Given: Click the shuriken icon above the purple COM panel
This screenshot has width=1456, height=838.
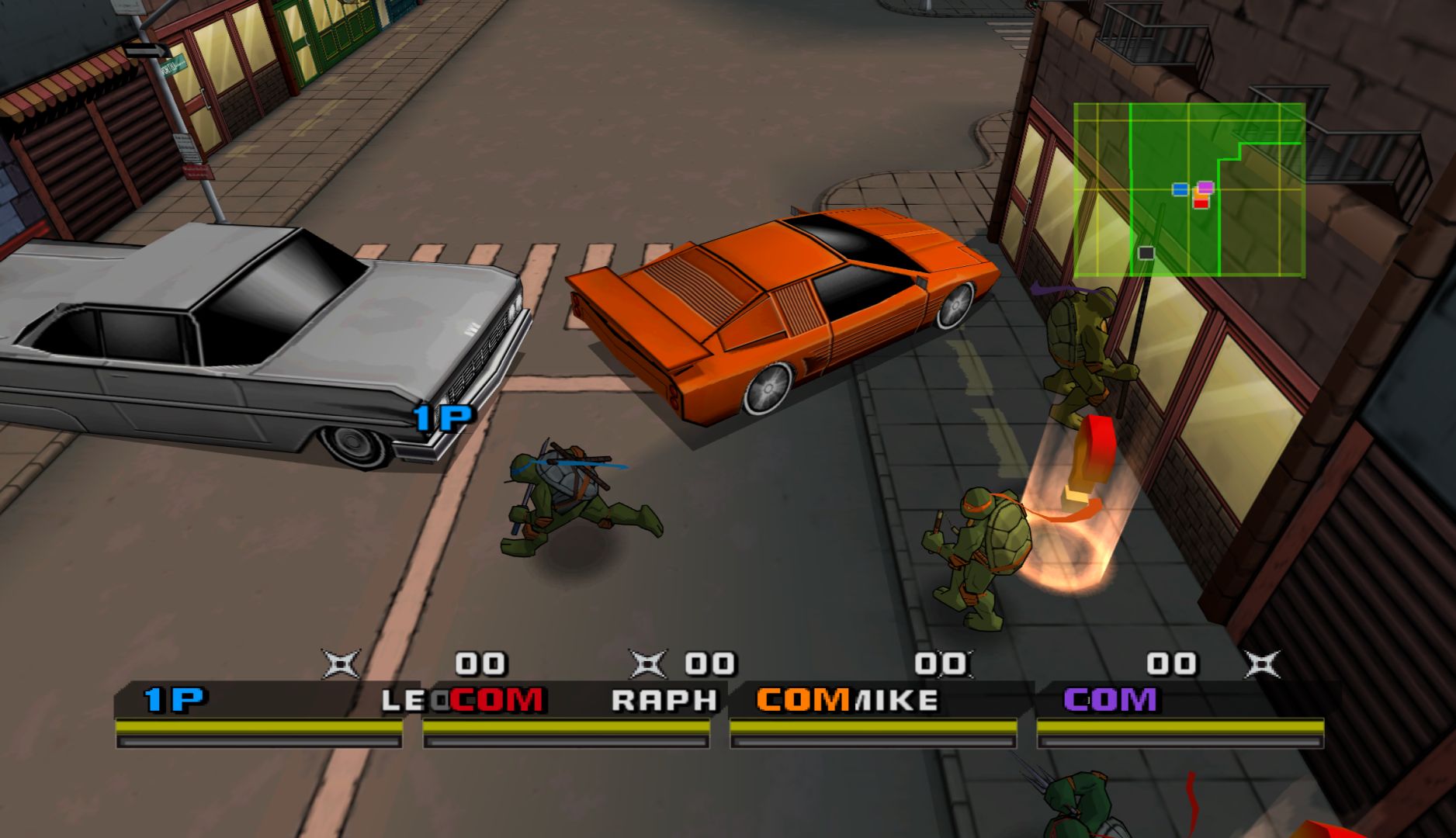Looking at the screenshot, I should (1262, 664).
